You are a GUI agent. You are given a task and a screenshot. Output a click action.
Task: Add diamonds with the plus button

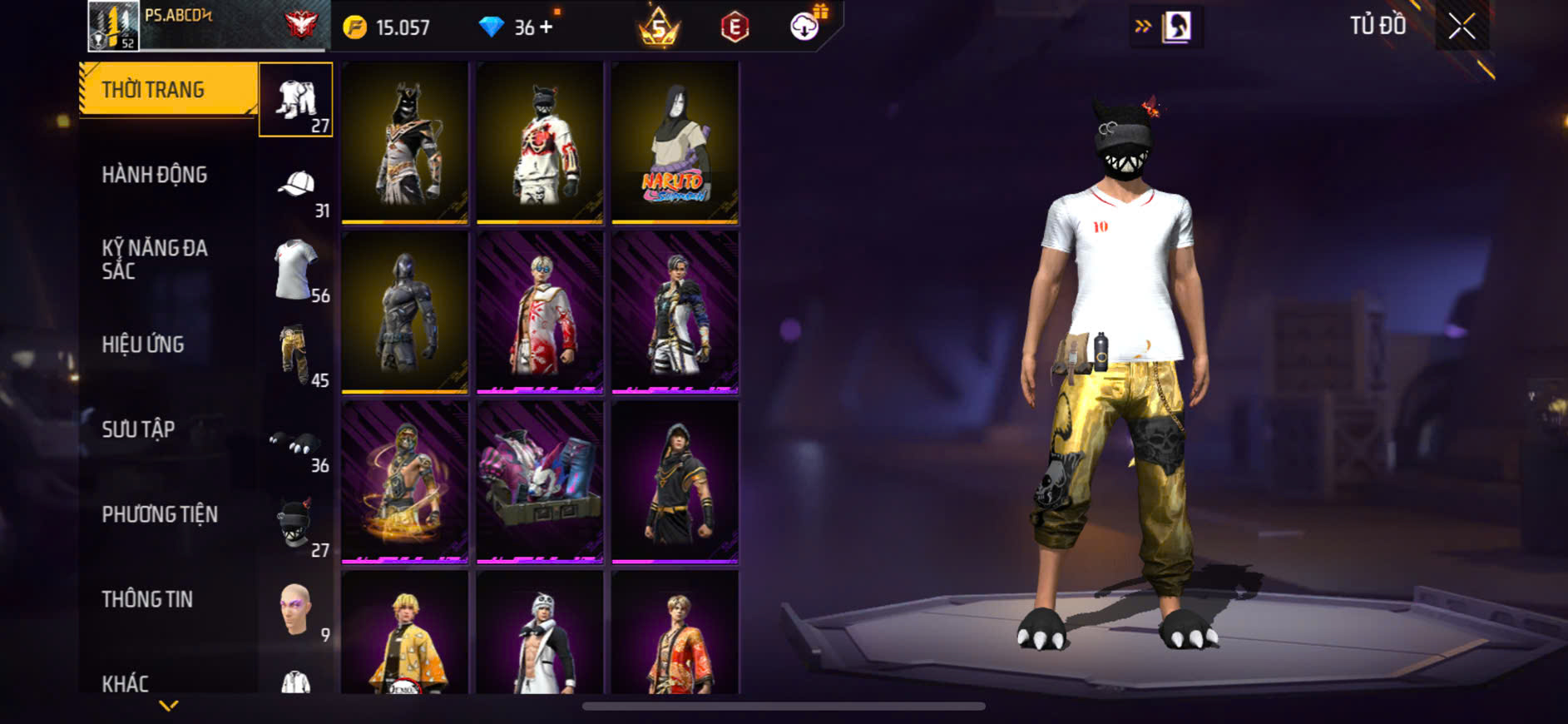pyautogui.click(x=546, y=27)
